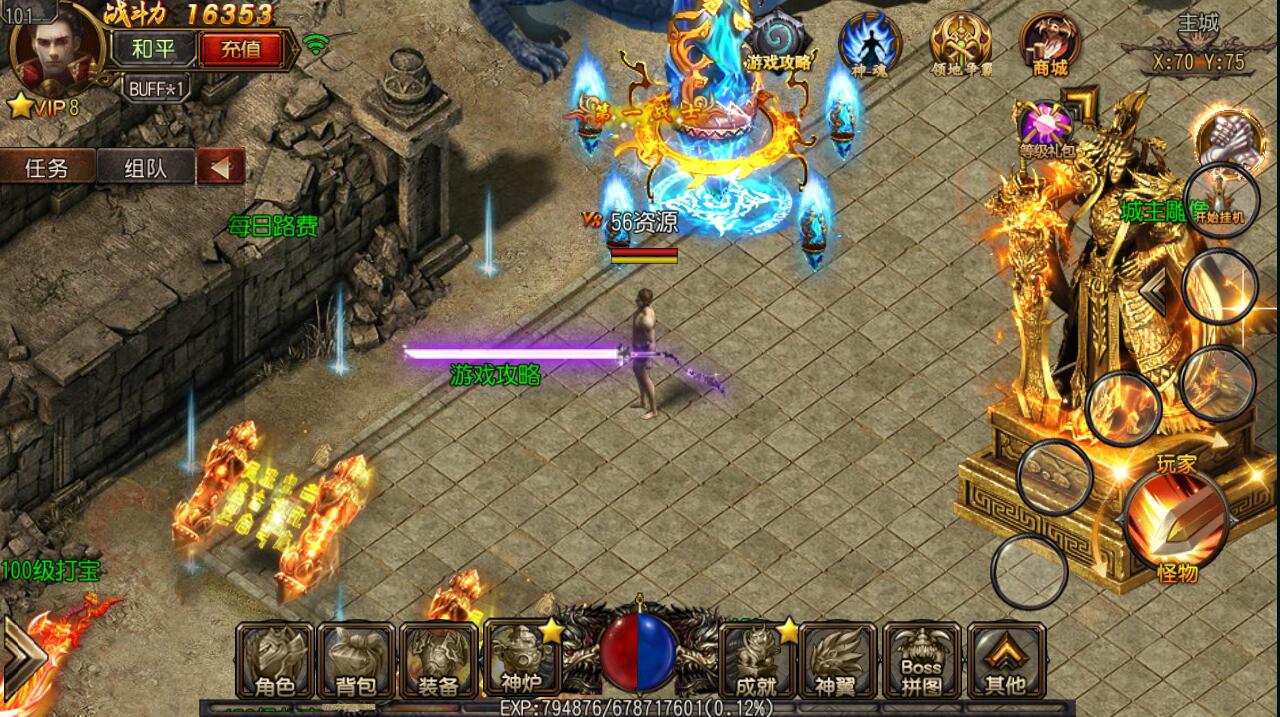
Task: Switch to the 组队 team tab
Action: 146,167
